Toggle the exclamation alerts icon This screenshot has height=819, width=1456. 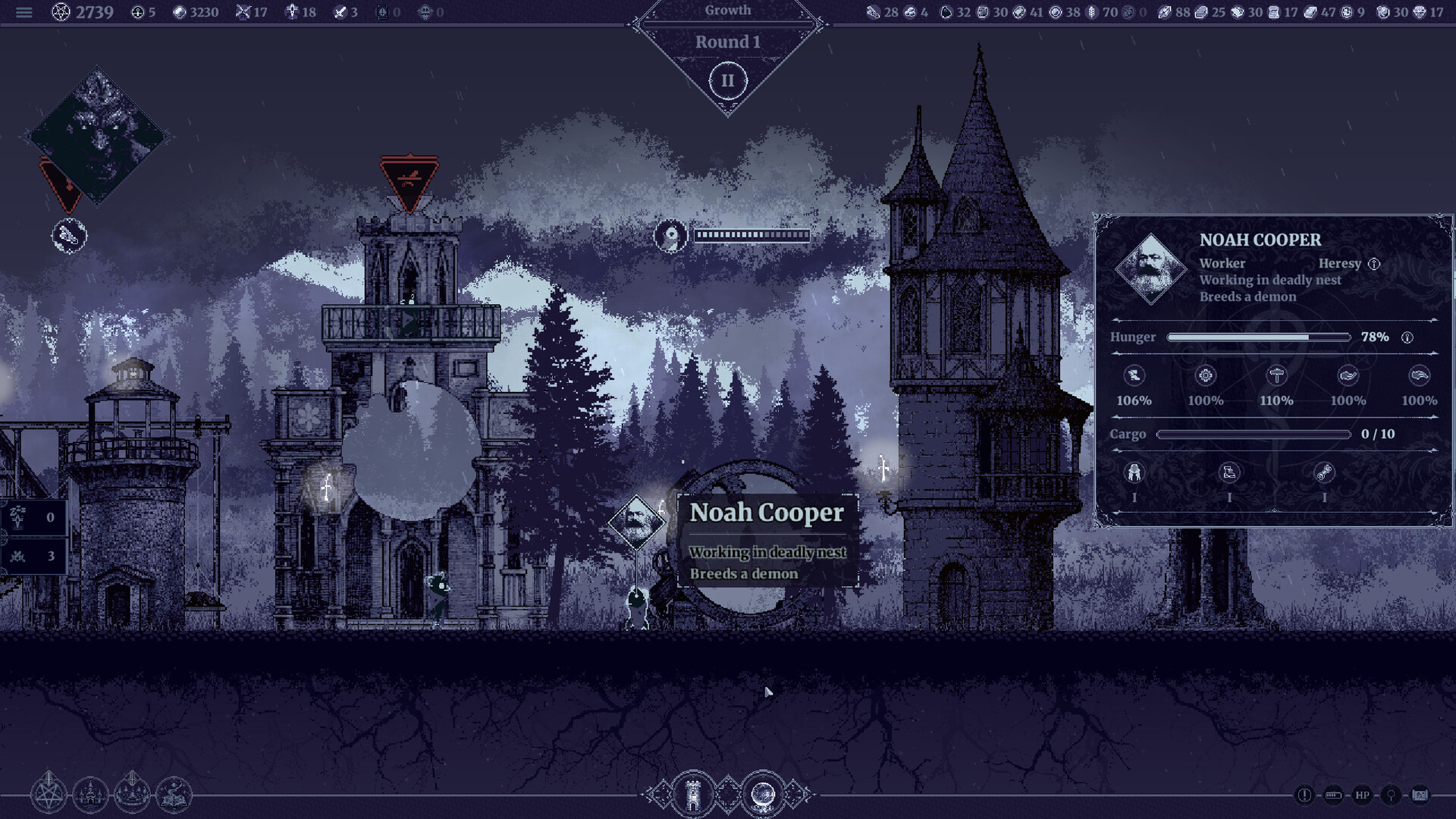pos(1304,795)
